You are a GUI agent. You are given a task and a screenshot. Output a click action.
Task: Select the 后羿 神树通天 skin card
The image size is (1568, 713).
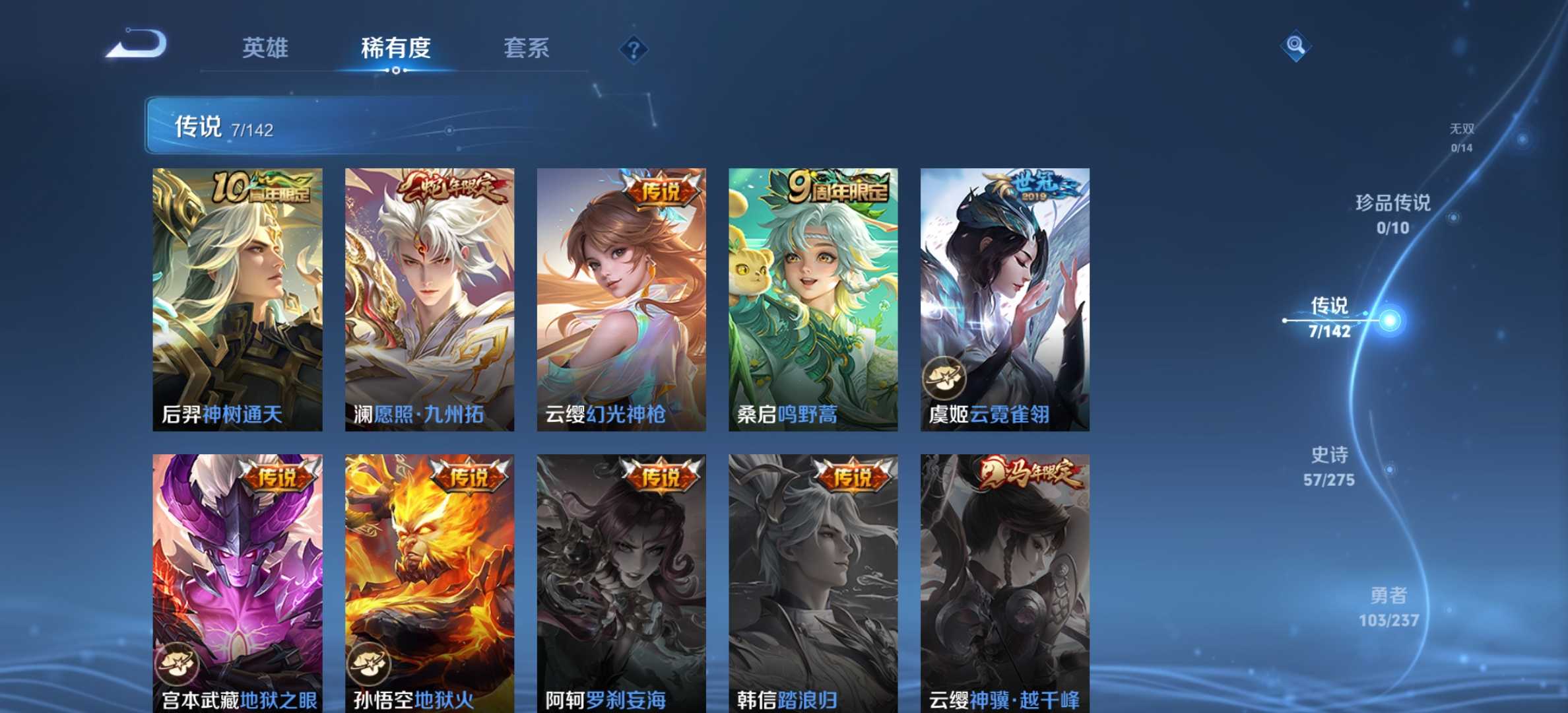pos(238,299)
